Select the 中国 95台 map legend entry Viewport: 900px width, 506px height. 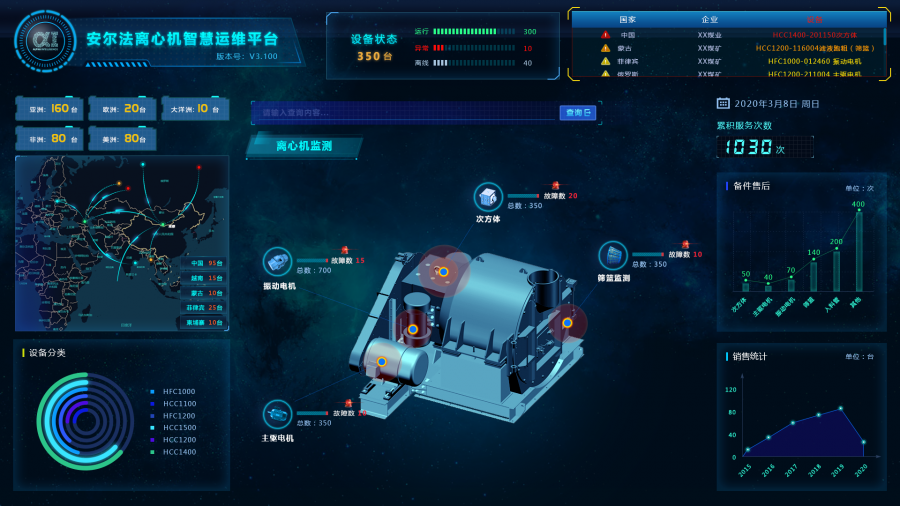pyautogui.click(x=205, y=263)
